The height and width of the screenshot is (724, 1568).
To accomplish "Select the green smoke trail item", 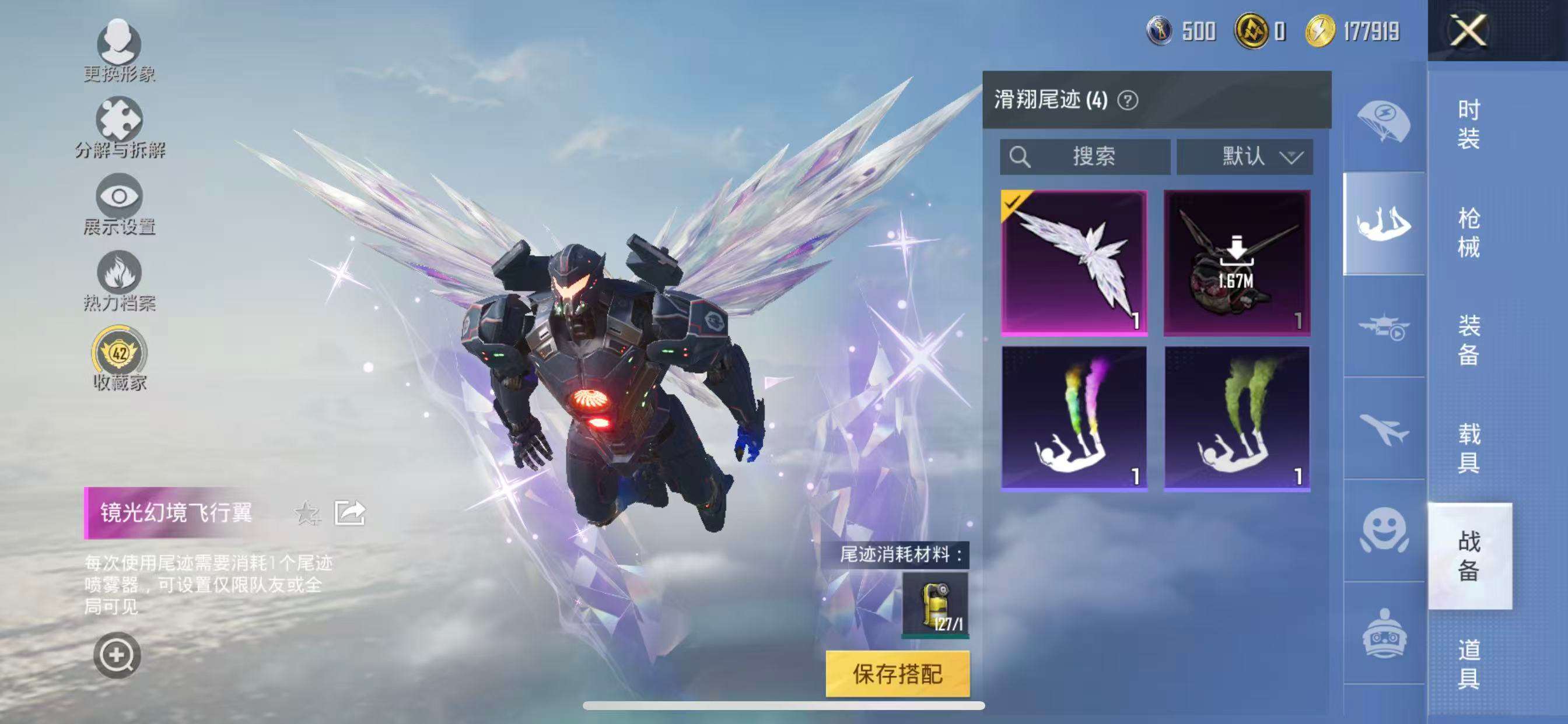I will [x=1237, y=419].
